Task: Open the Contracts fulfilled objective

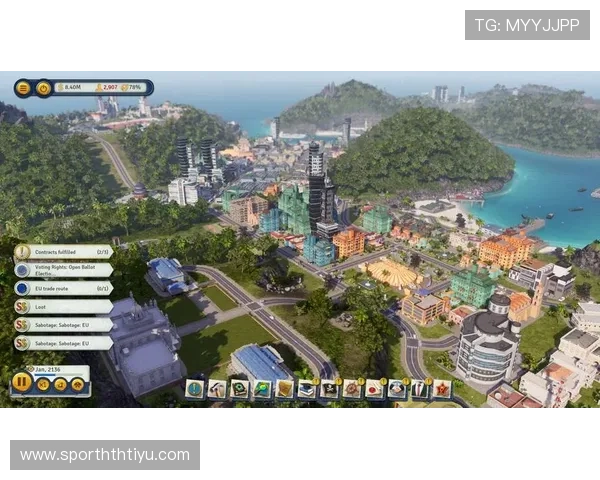Action: (64, 252)
